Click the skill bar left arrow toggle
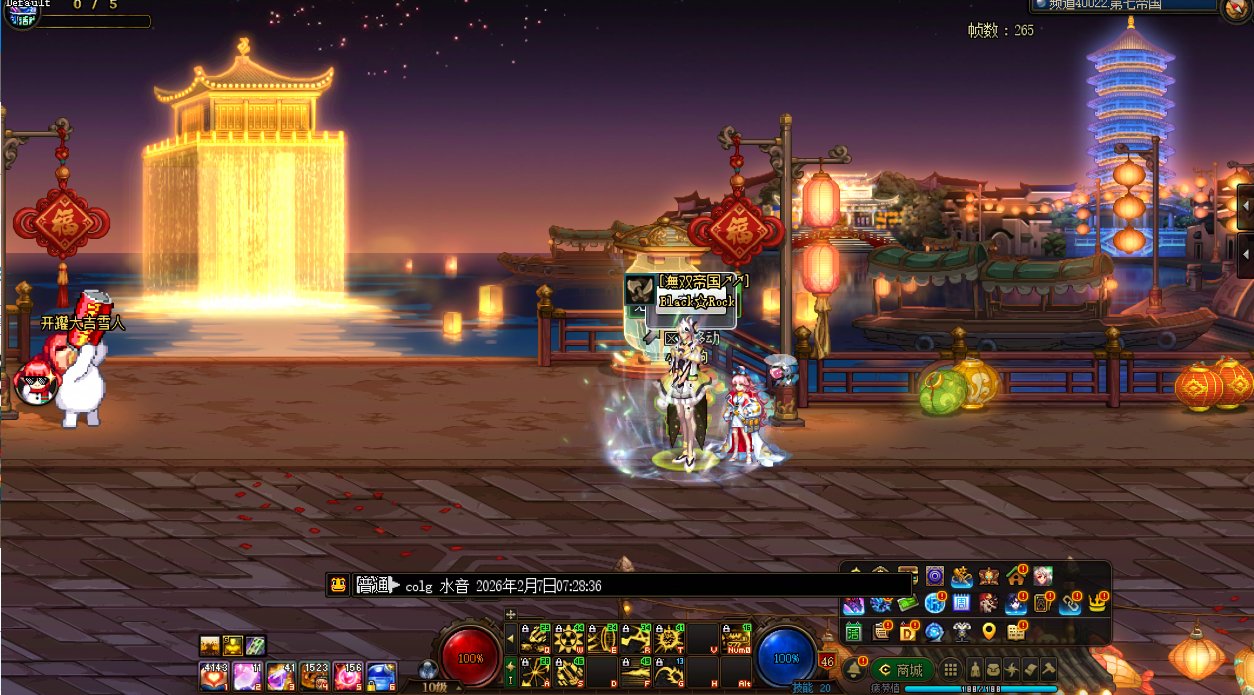Screen dimensions: 1254x695 click(x=511, y=638)
